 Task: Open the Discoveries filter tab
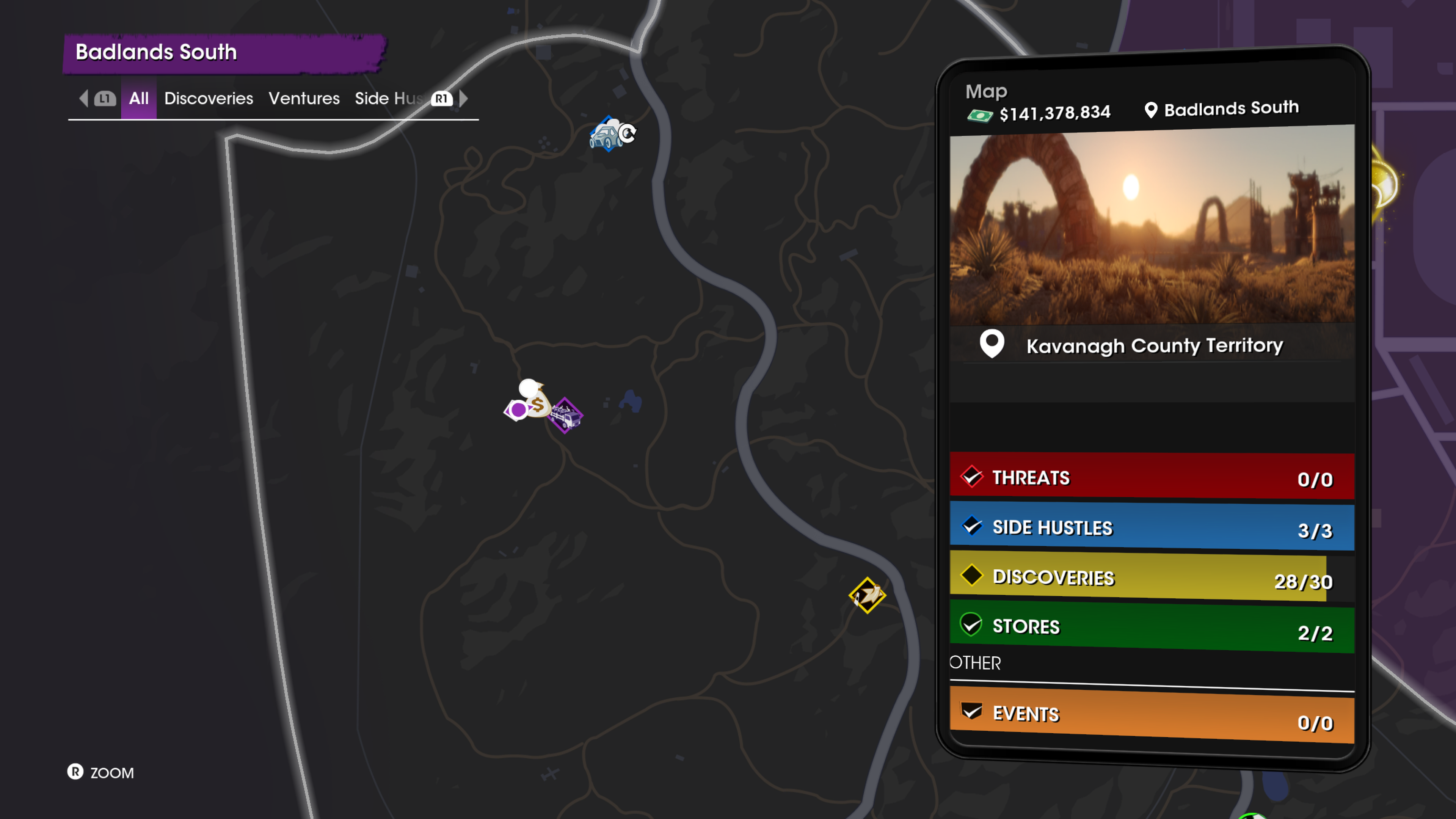[x=209, y=98]
